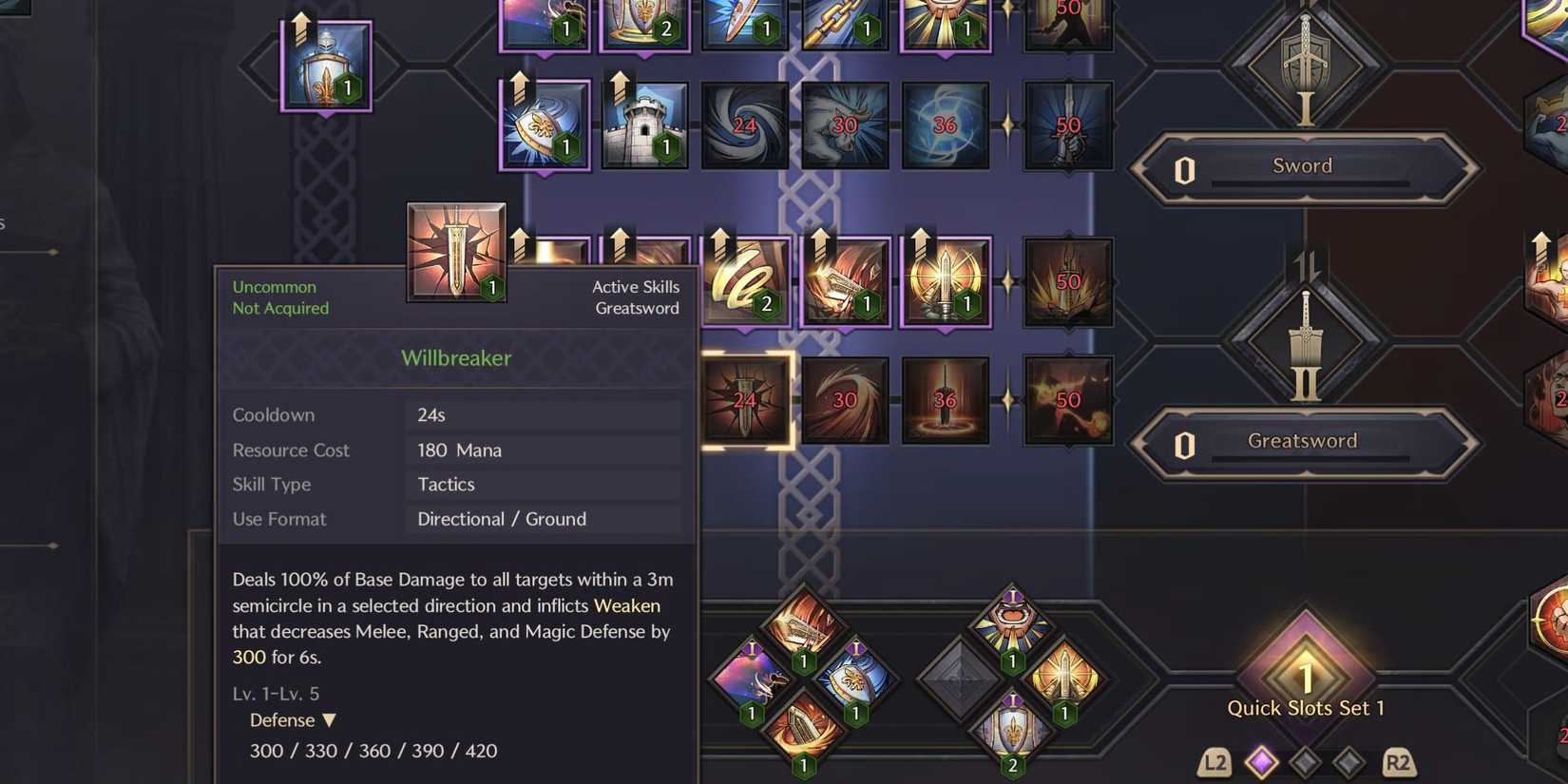Click the wolf-head skill requiring level 30
This screenshot has width=1568, height=784.
click(x=845, y=124)
